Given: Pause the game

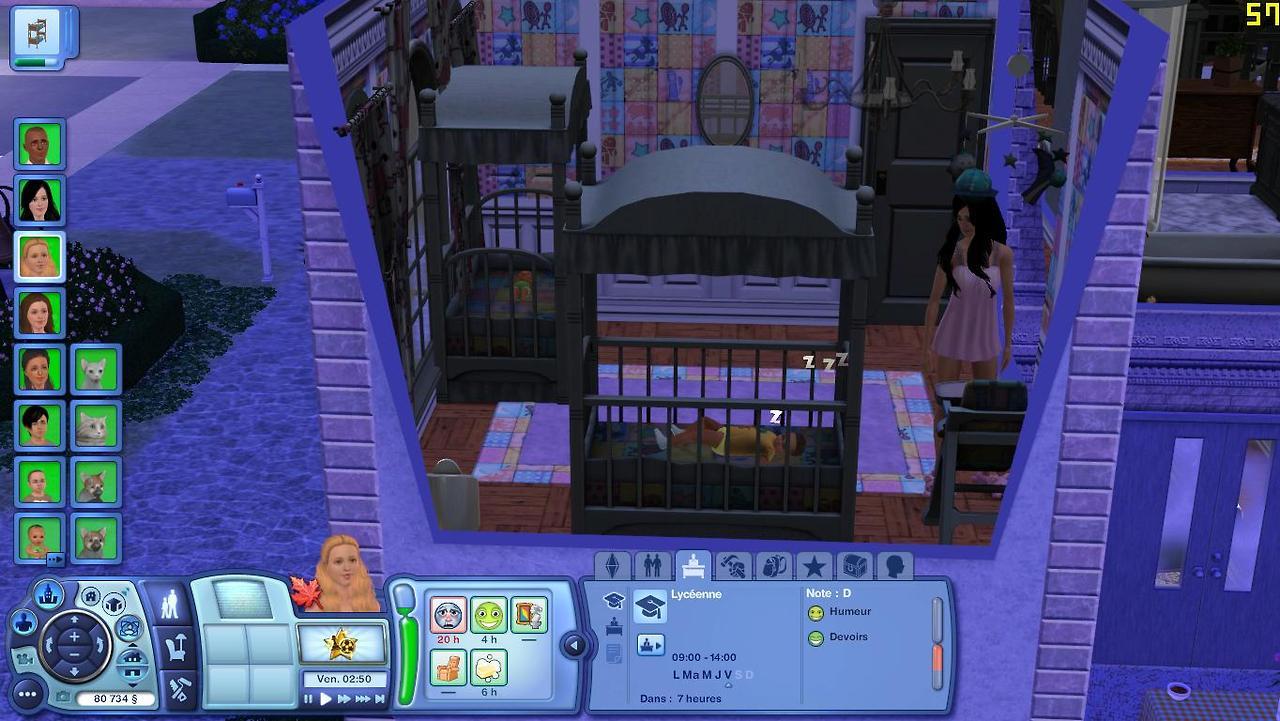Looking at the screenshot, I should coord(309,699).
